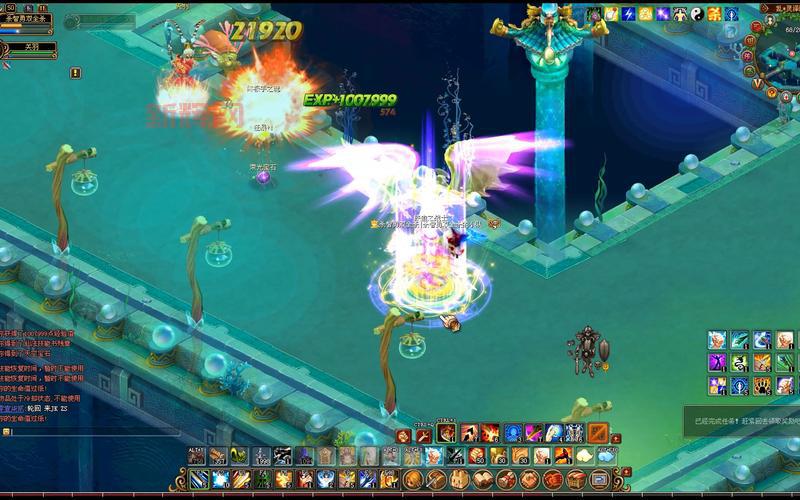This screenshot has width=800, height=500.
Task: Select the white cloud item slot
Action: click(585, 456)
